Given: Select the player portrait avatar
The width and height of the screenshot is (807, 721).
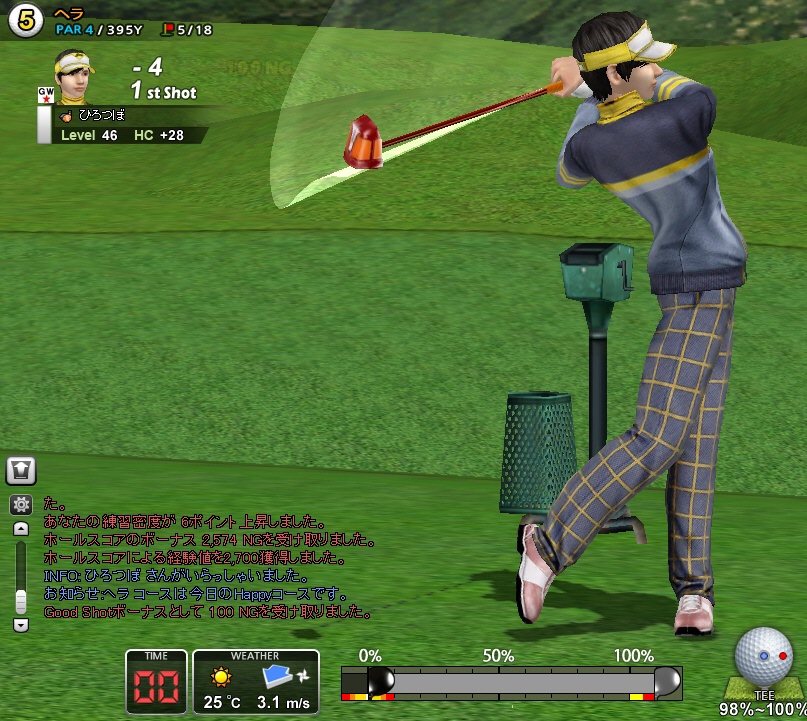Looking at the screenshot, I should tap(71, 77).
